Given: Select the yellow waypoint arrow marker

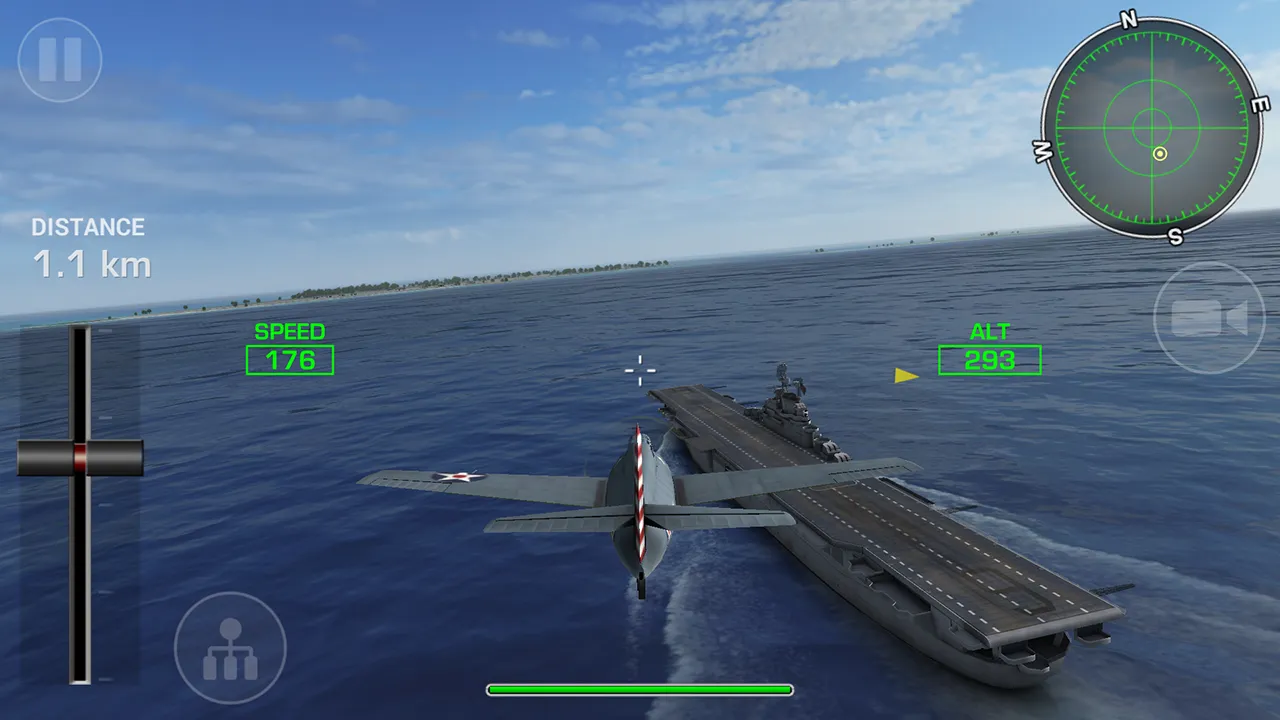Looking at the screenshot, I should pyautogui.click(x=901, y=375).
